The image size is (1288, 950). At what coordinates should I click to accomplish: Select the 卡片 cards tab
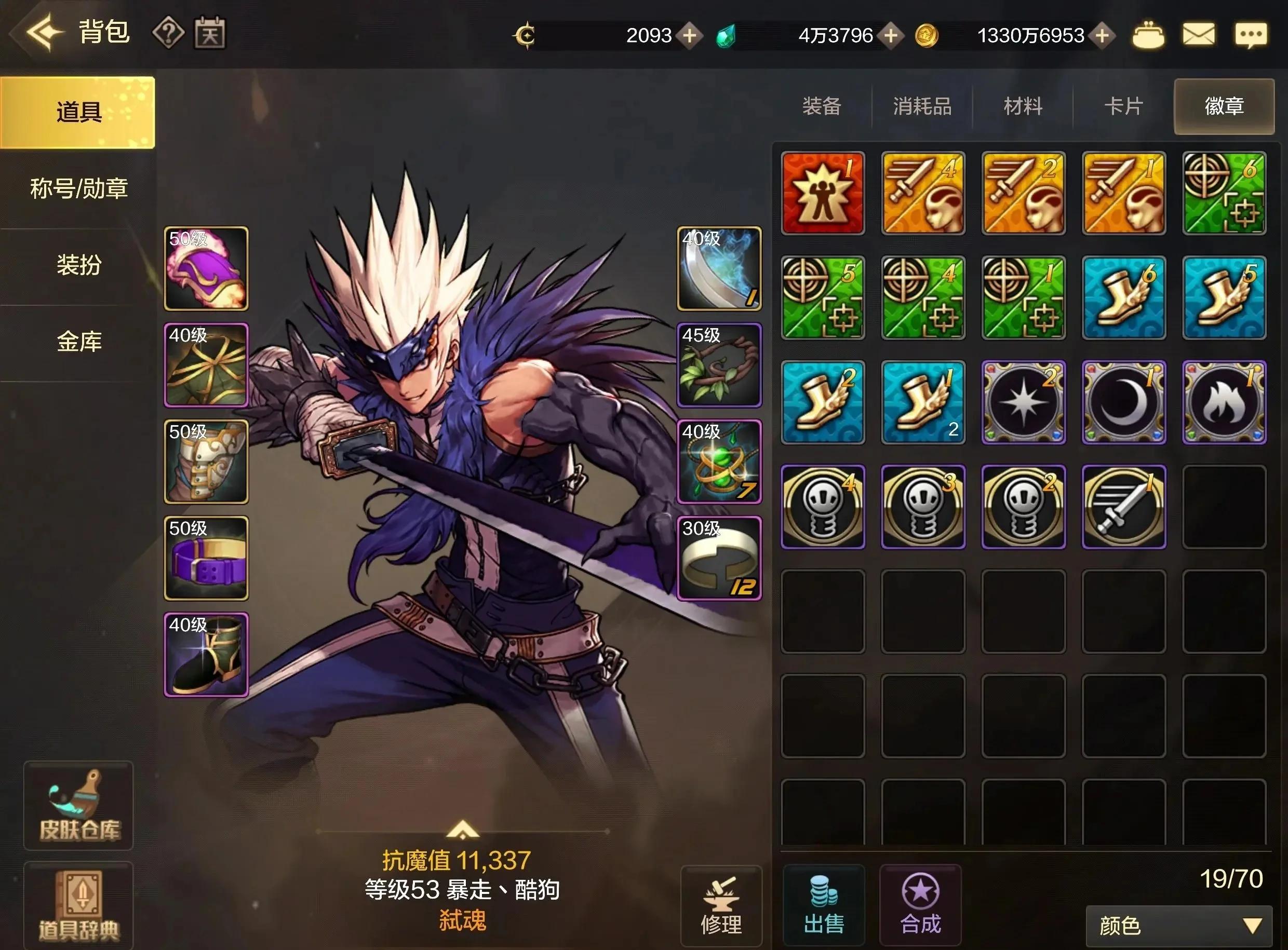coord(1123,106)
